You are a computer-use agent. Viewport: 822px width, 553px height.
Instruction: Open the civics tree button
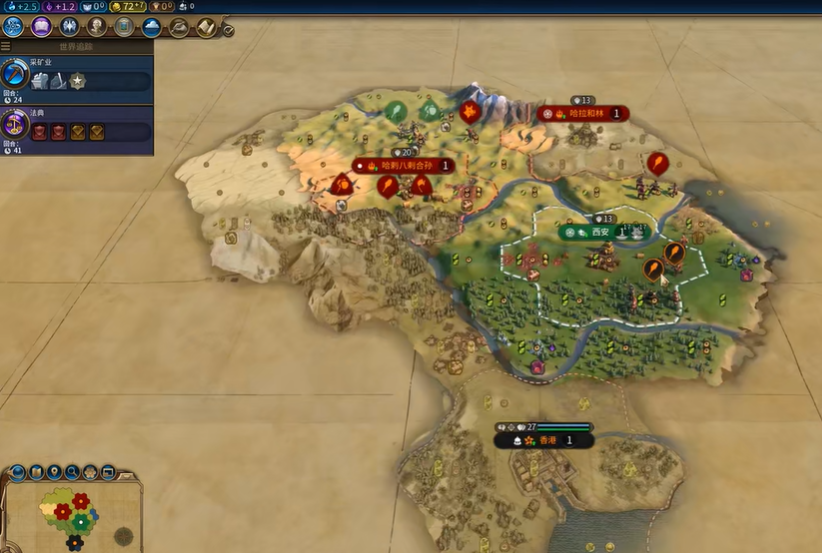[41, 27]
